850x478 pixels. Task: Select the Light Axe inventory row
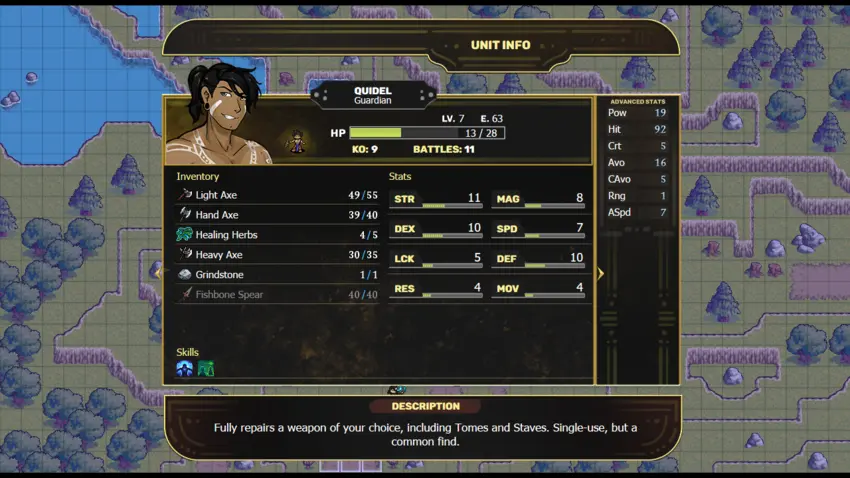pyautogui.click(x=277, y=195)
